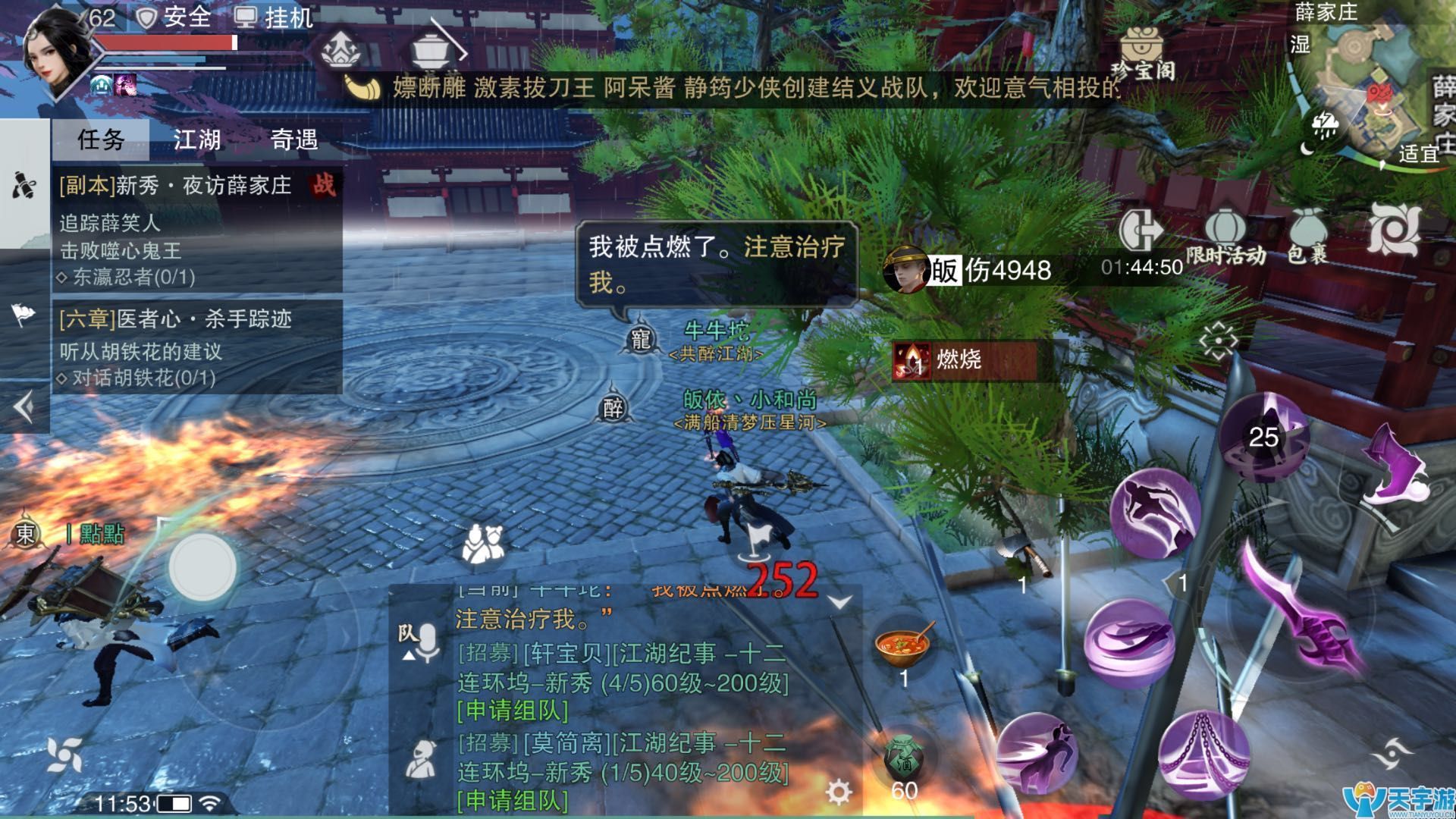Toggle the 安全 safety shield status
Viewport: 1456px width, 819px height.
171,17
